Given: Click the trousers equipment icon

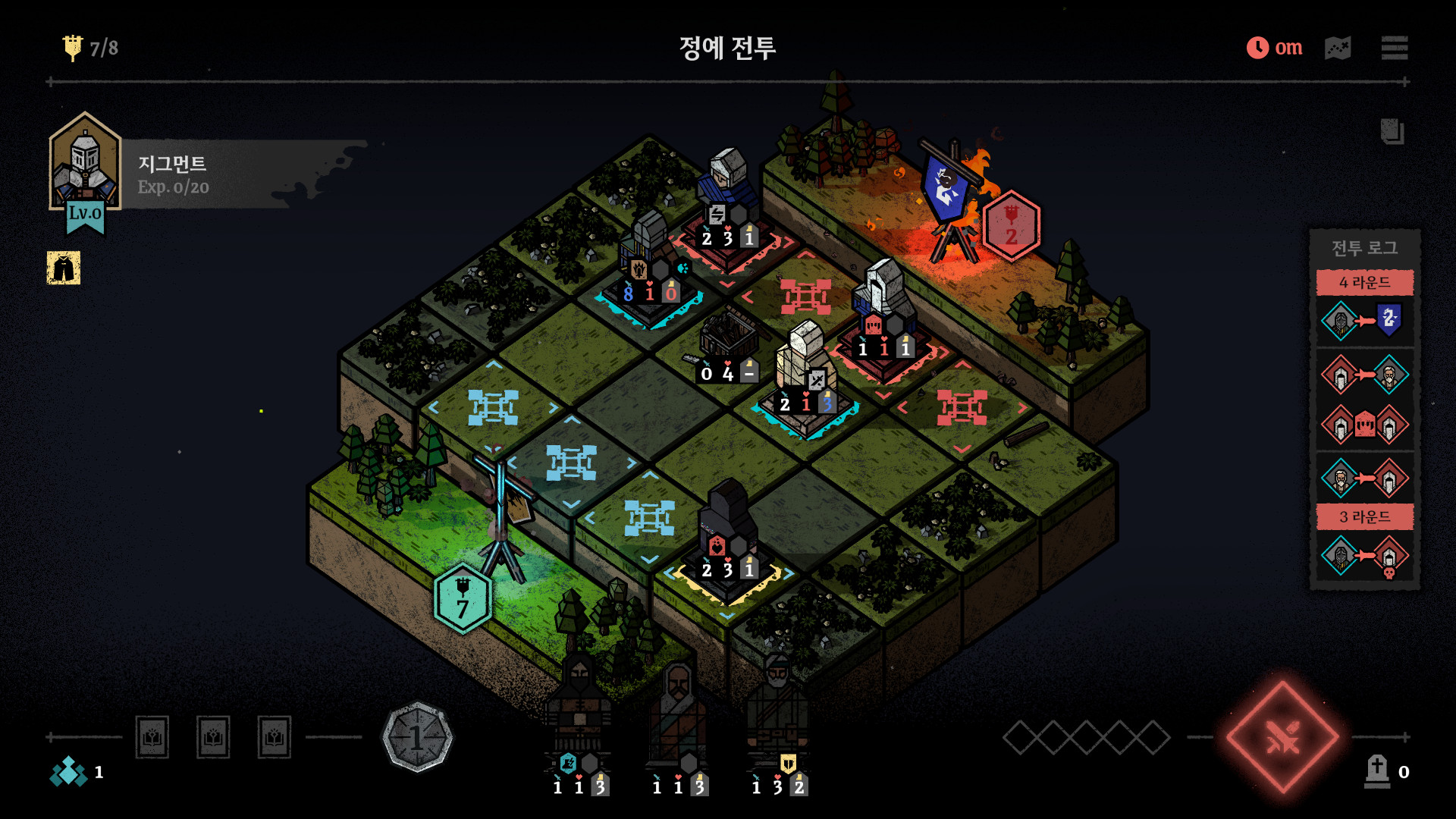Looking at the screenshot, I should point(64,268).
